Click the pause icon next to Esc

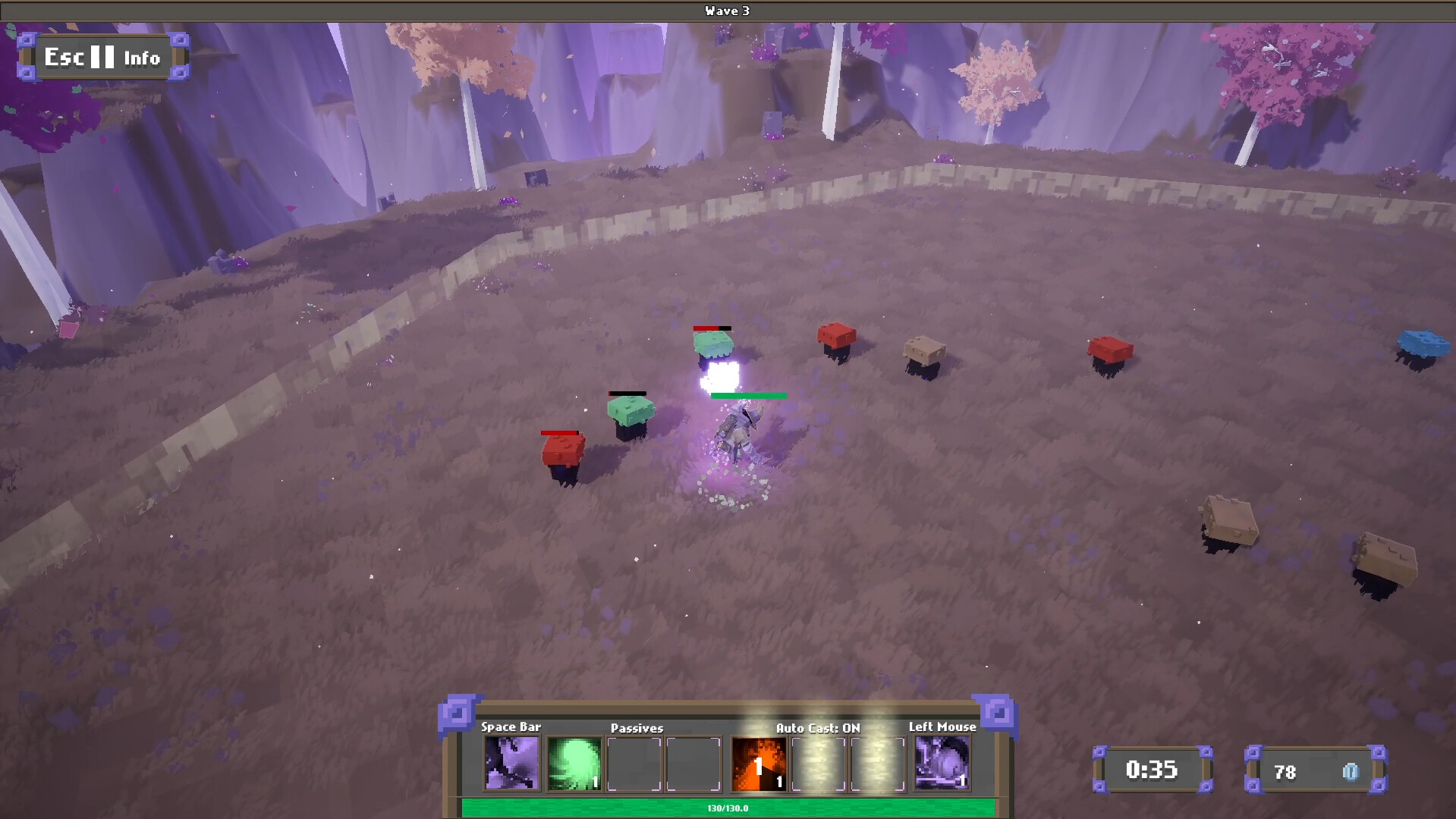(x=101, y=56)
